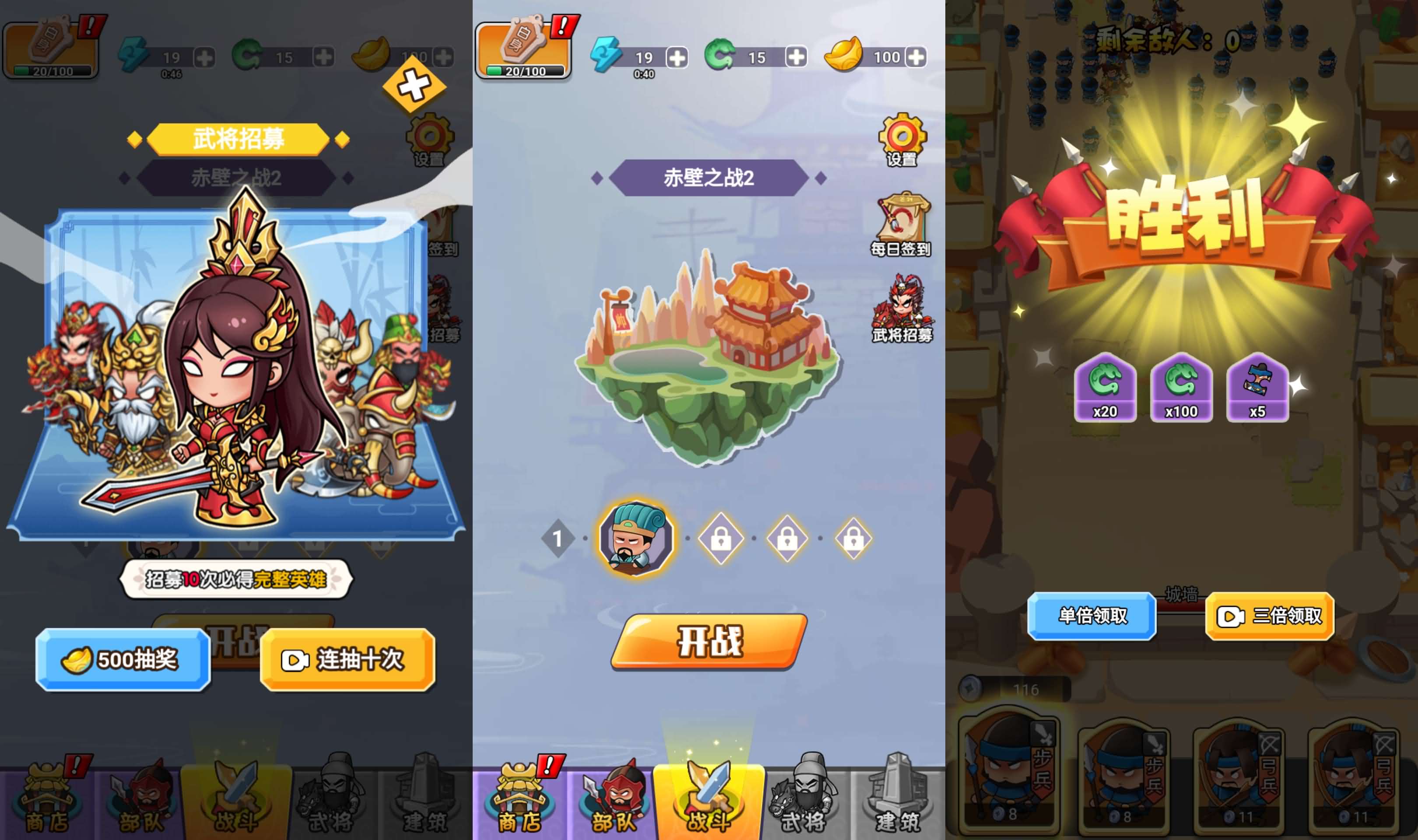The height and width of the screenshot is (840, 1418).
Task: Claim rewards with 三倍领取 triple collect
Action: 1268,617
